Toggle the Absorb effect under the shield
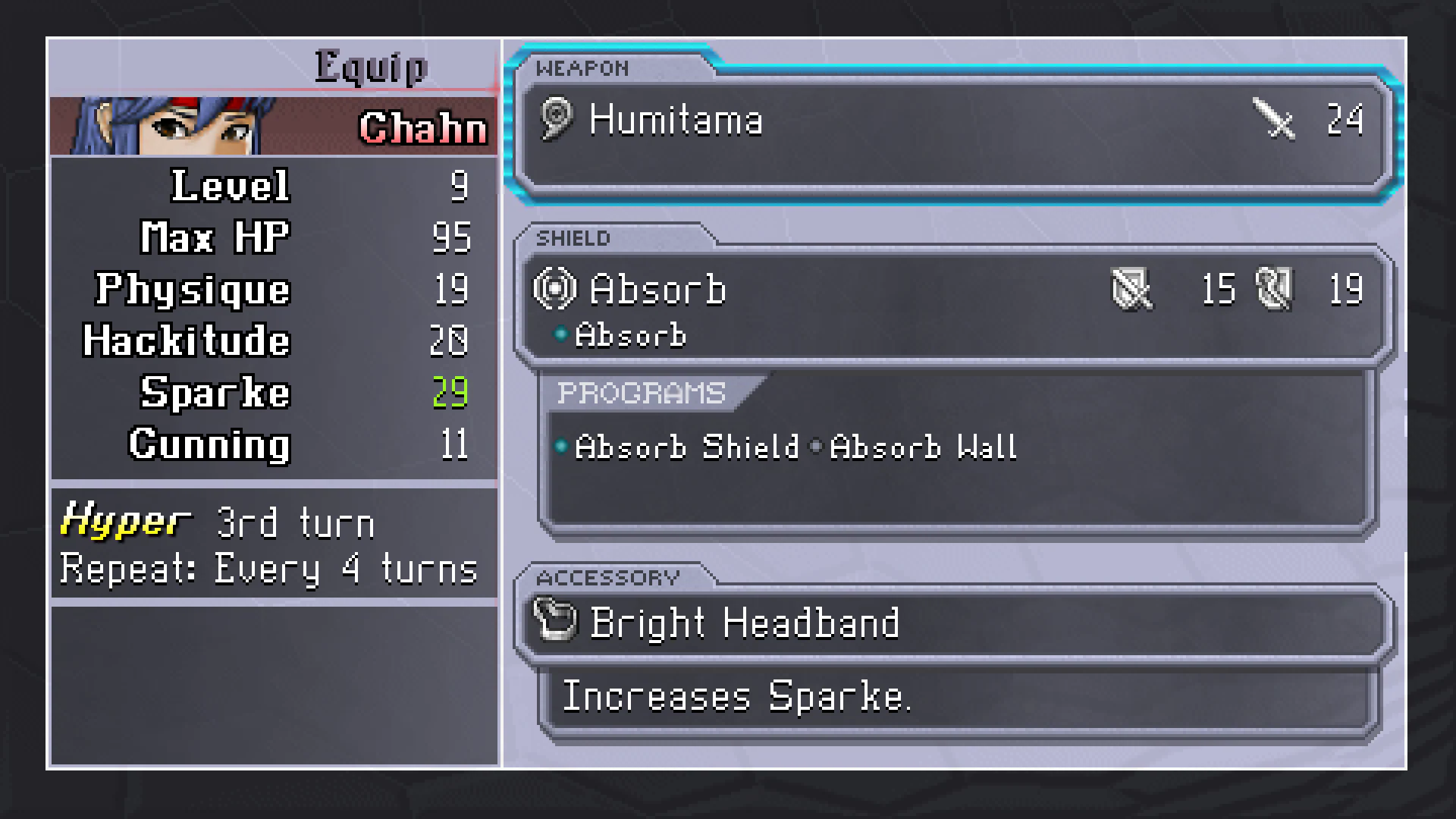 click(x=629, y=334)
